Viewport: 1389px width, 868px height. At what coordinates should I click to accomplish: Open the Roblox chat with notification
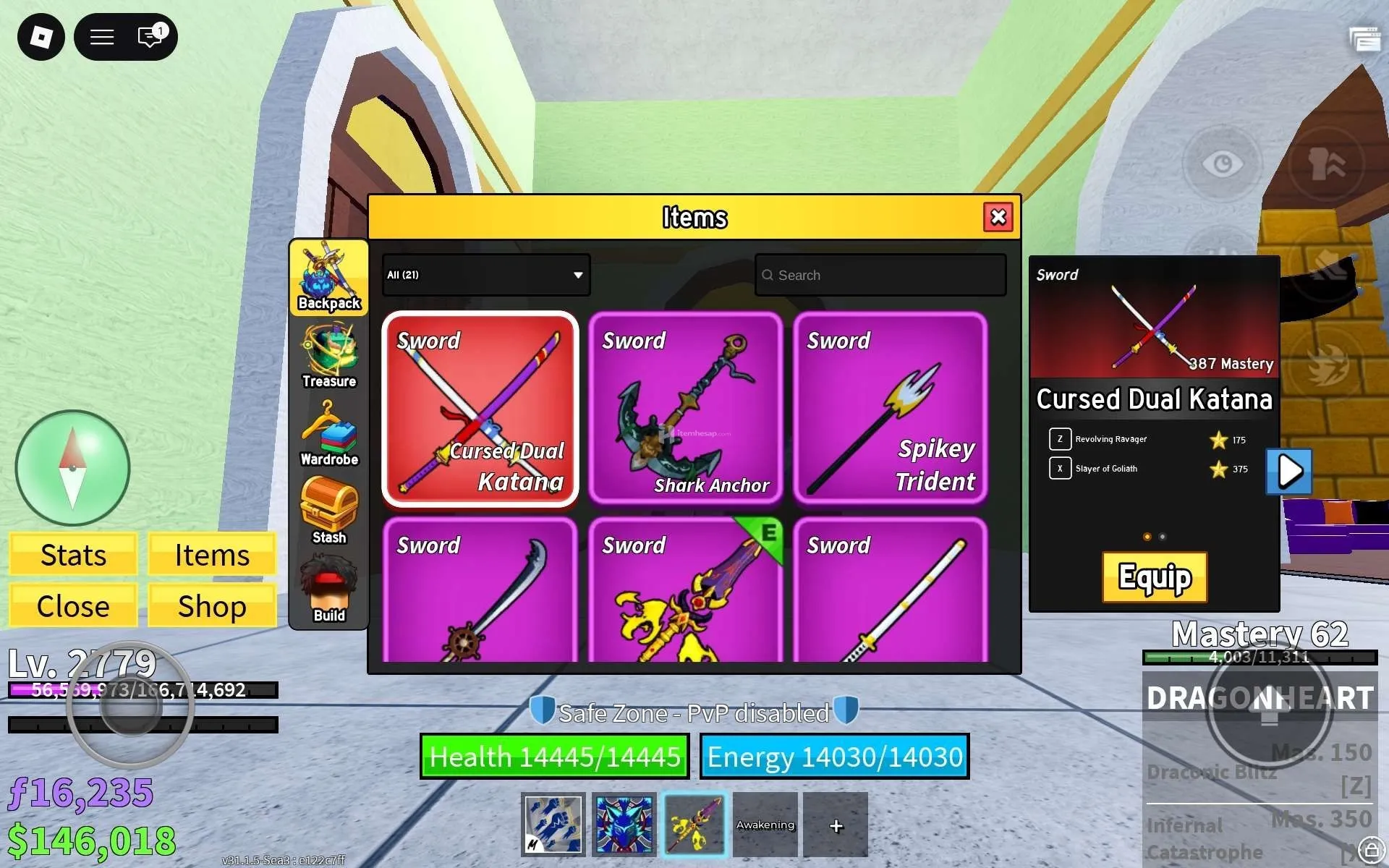coord(150,37)
